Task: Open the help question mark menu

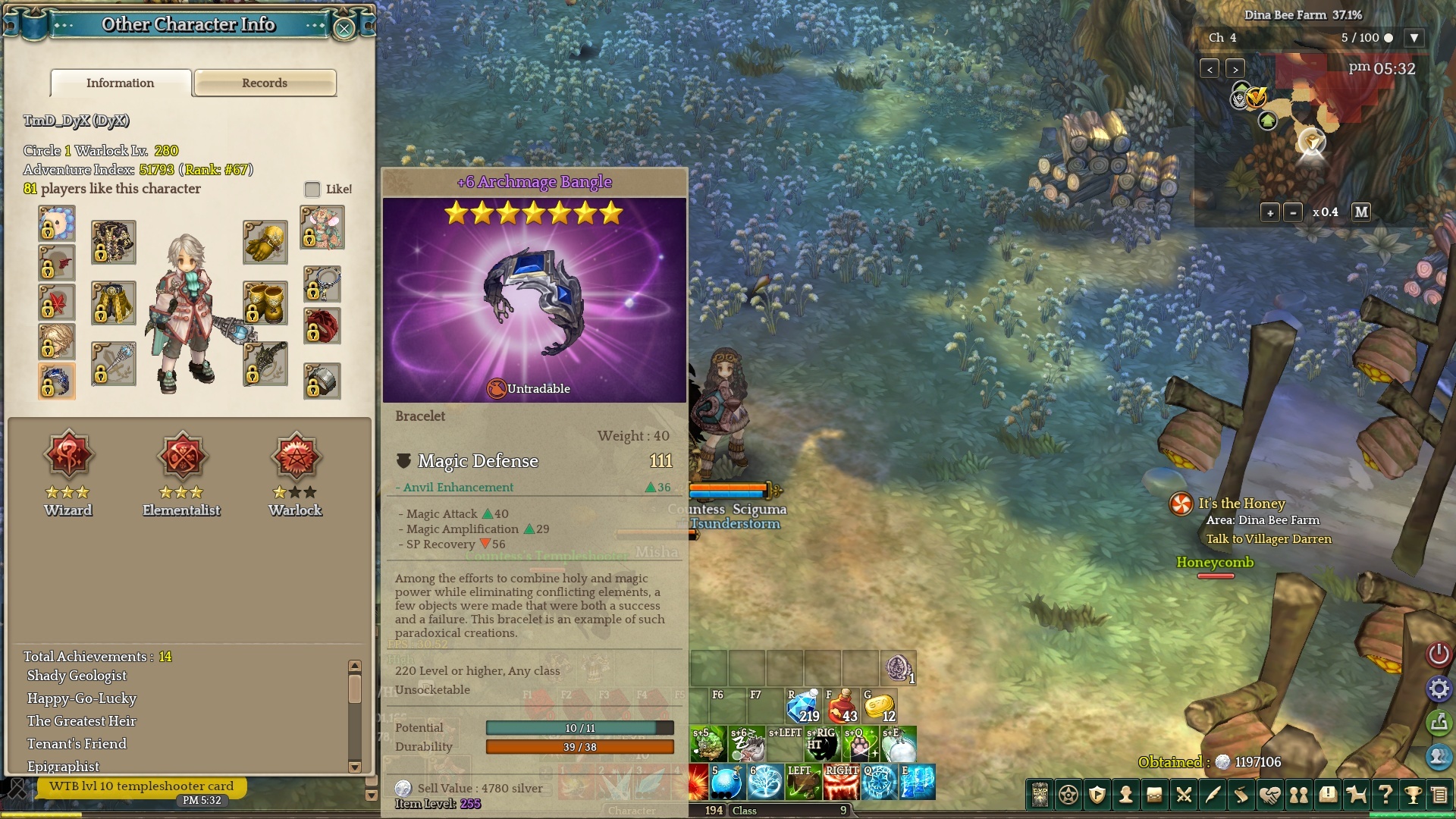Action: point(1385,795)
